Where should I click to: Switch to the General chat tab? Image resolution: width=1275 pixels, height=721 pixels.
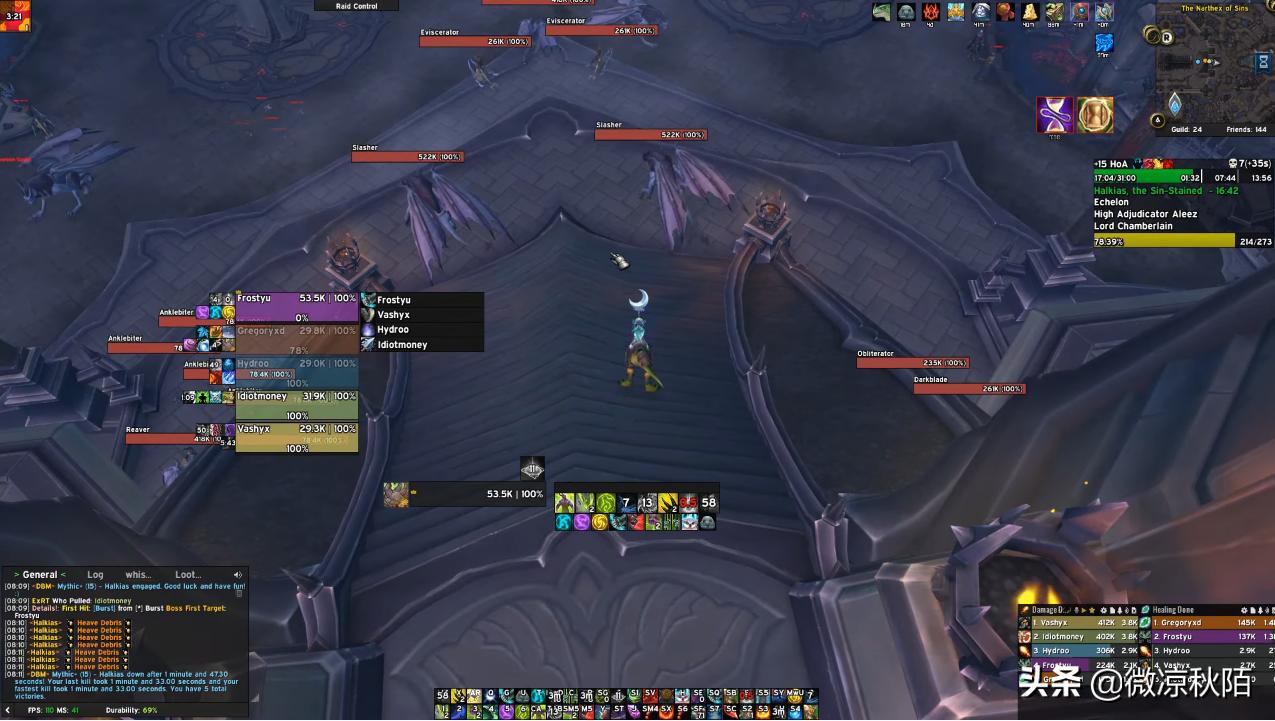[40, 575]
